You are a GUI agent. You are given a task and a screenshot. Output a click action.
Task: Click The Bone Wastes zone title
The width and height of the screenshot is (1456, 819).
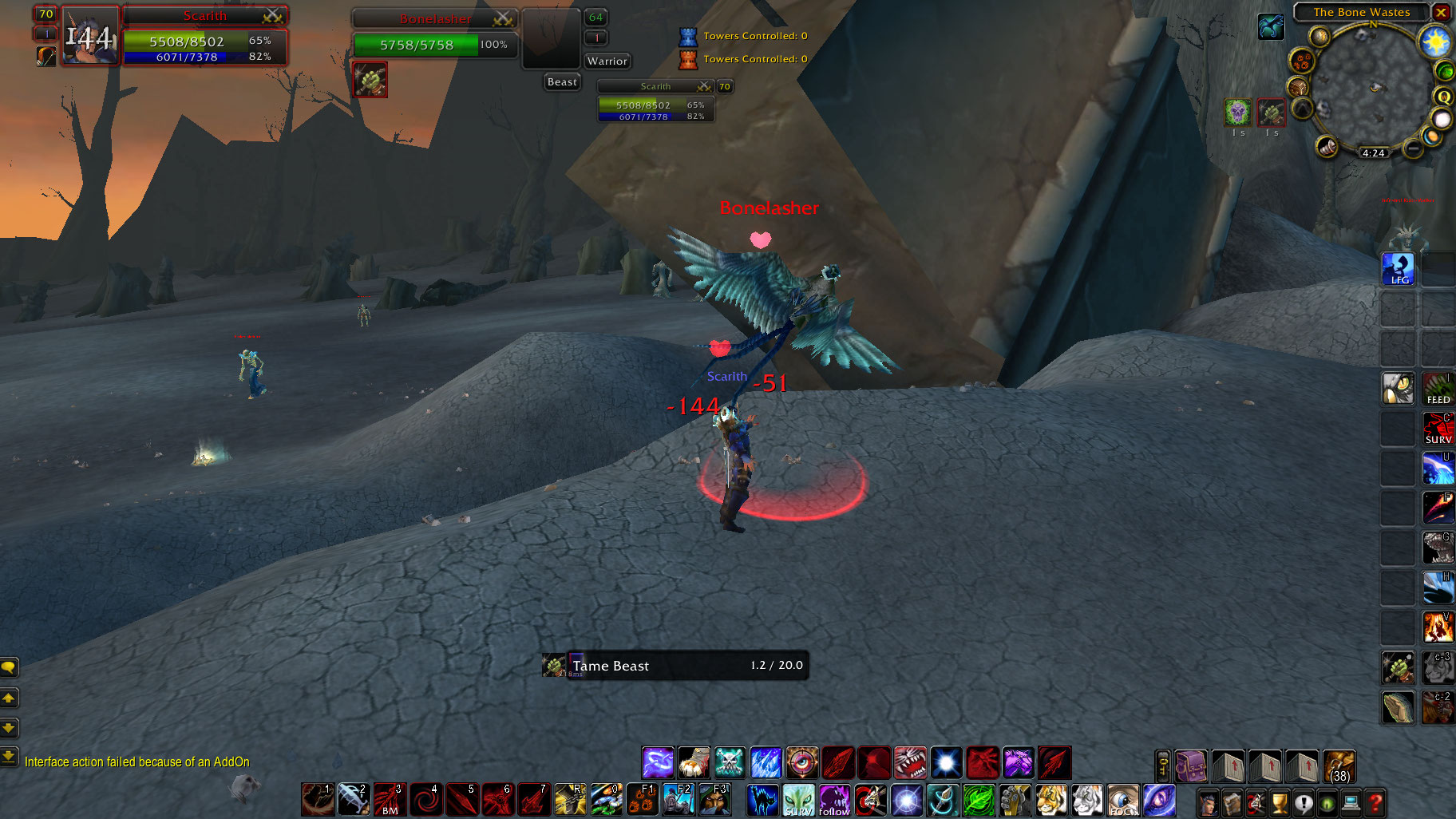pyautogui.click(x=1361, y=12)
